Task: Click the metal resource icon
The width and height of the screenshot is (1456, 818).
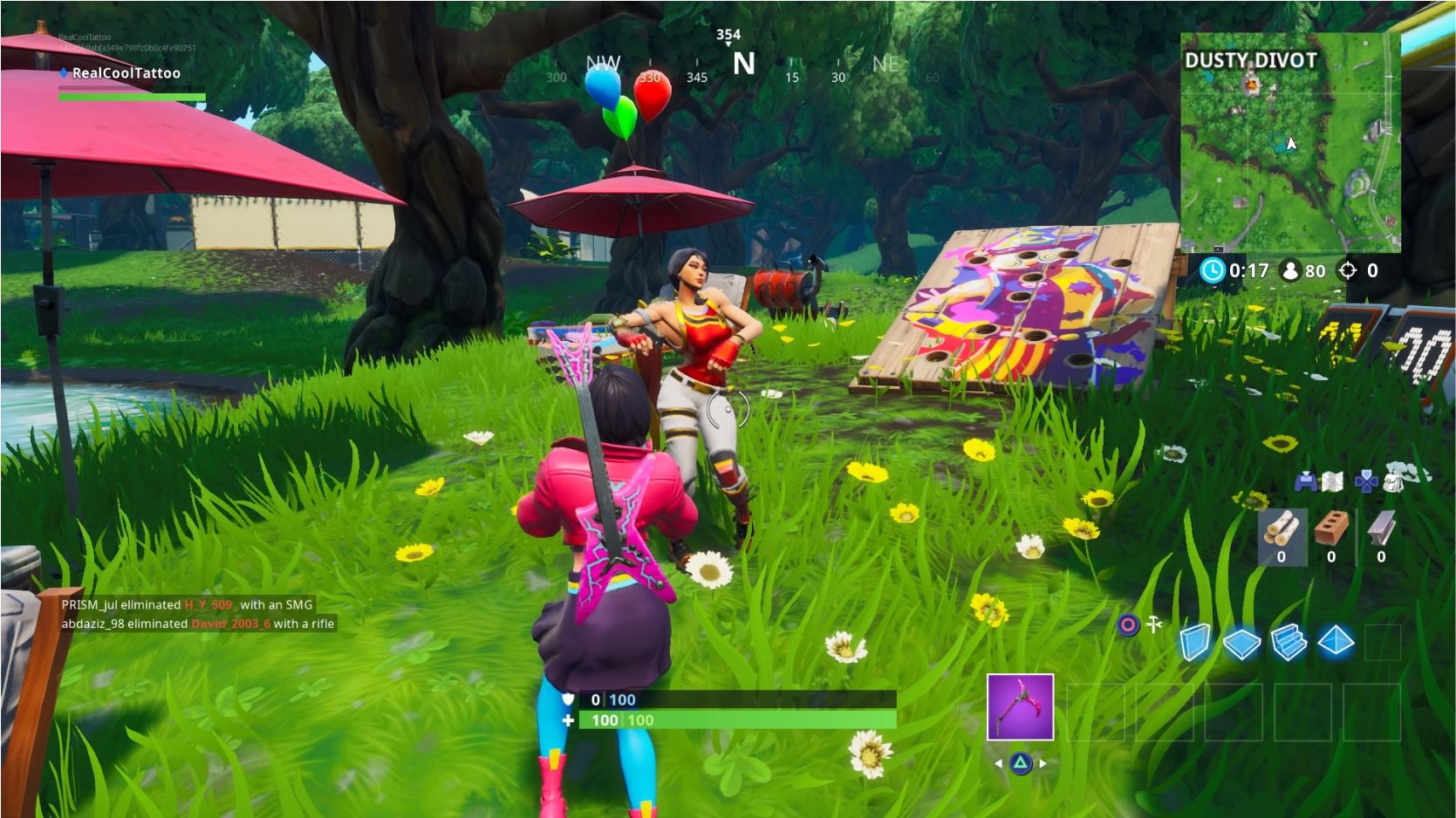Action: click(1379, 528)
